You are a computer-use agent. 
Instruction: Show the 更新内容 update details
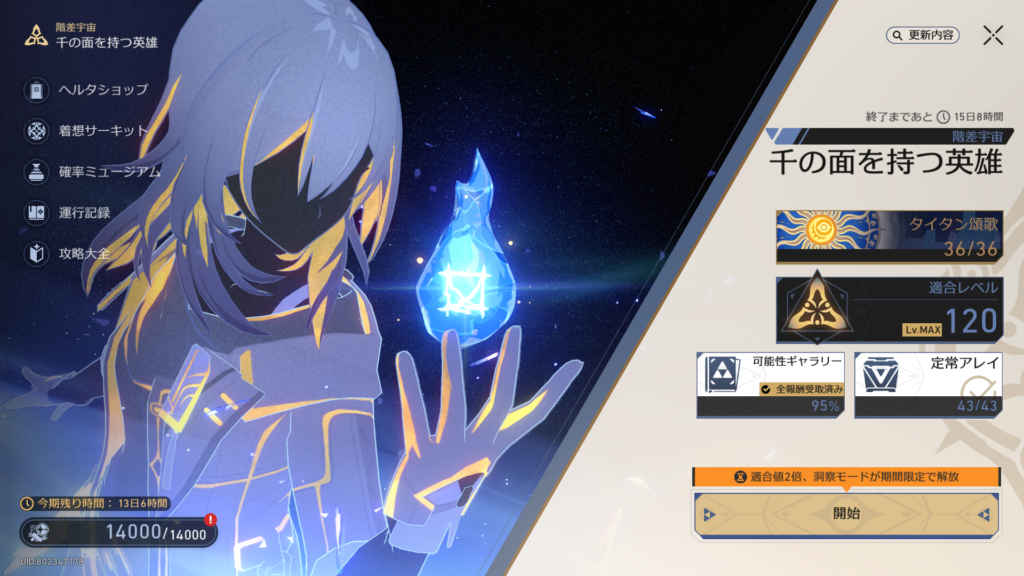(x=923, y=35)
